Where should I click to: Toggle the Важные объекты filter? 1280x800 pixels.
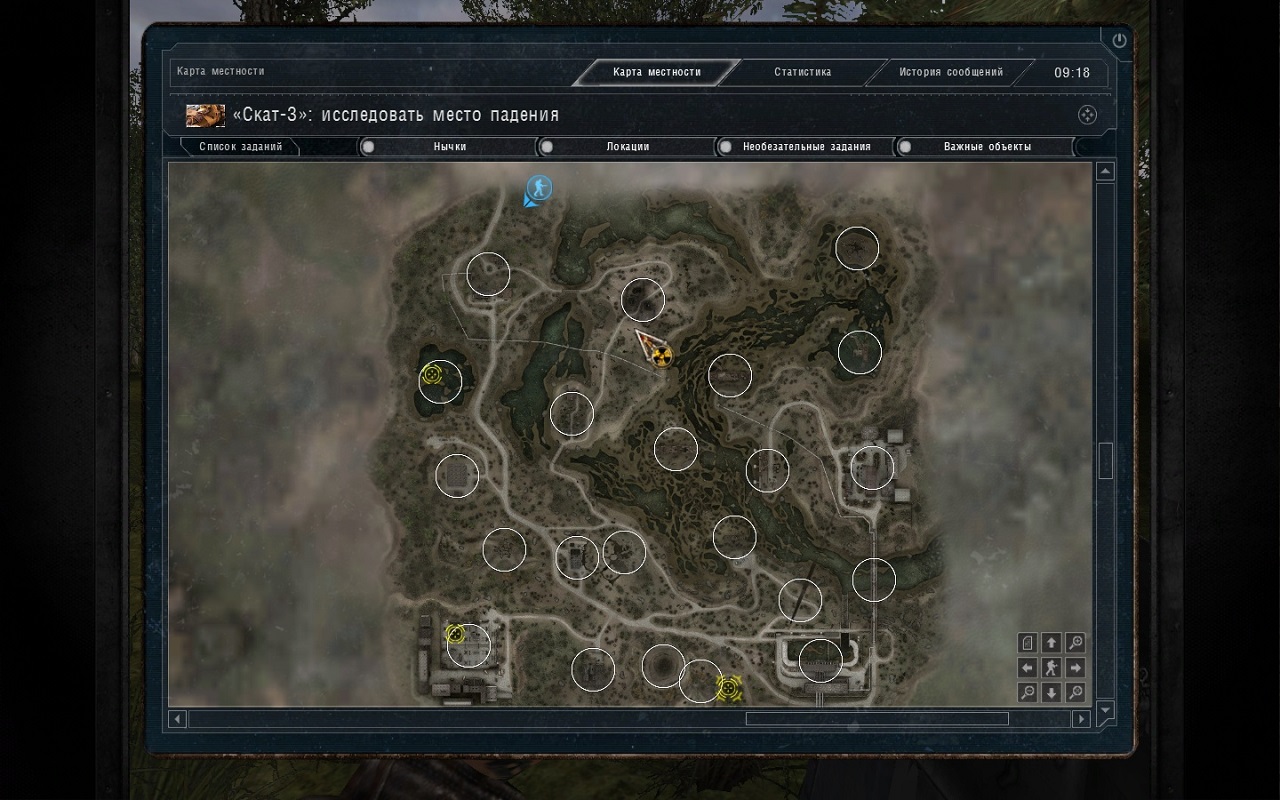(986, 147)
